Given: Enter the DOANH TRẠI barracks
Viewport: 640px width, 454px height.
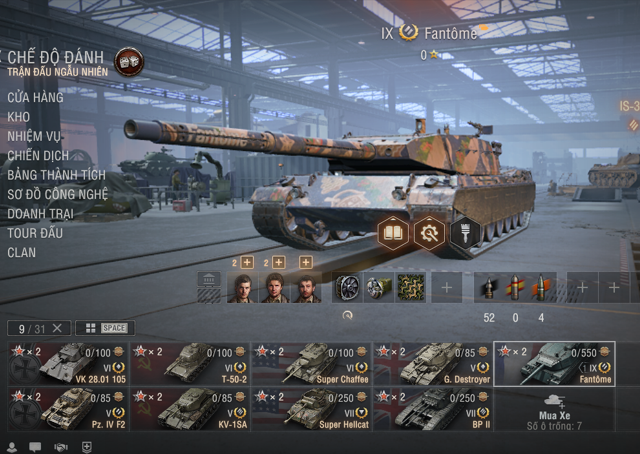Looking at the screenshot, I should (x=43, y=213).
